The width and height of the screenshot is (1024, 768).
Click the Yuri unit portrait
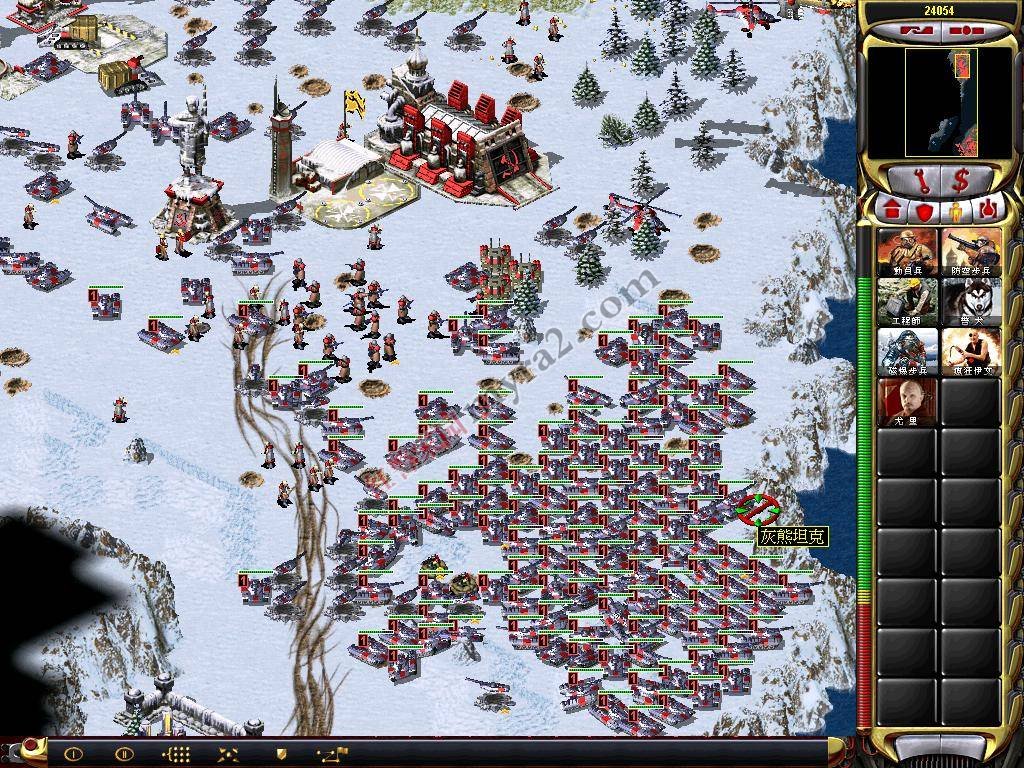[x=908, y=402]
